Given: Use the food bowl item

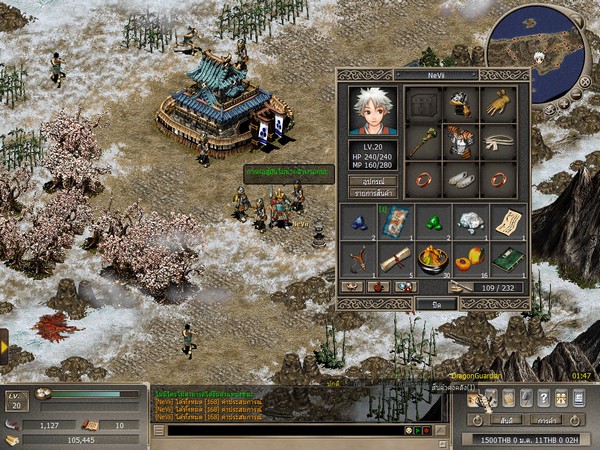Looking at the screenshot, I should click(432, 258).
